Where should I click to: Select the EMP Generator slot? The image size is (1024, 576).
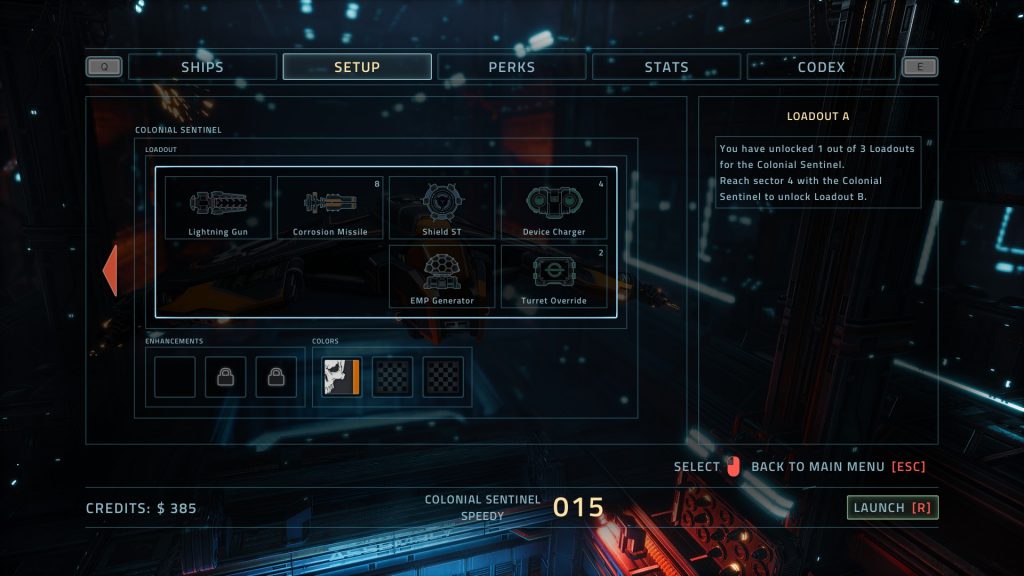[442, 276]
